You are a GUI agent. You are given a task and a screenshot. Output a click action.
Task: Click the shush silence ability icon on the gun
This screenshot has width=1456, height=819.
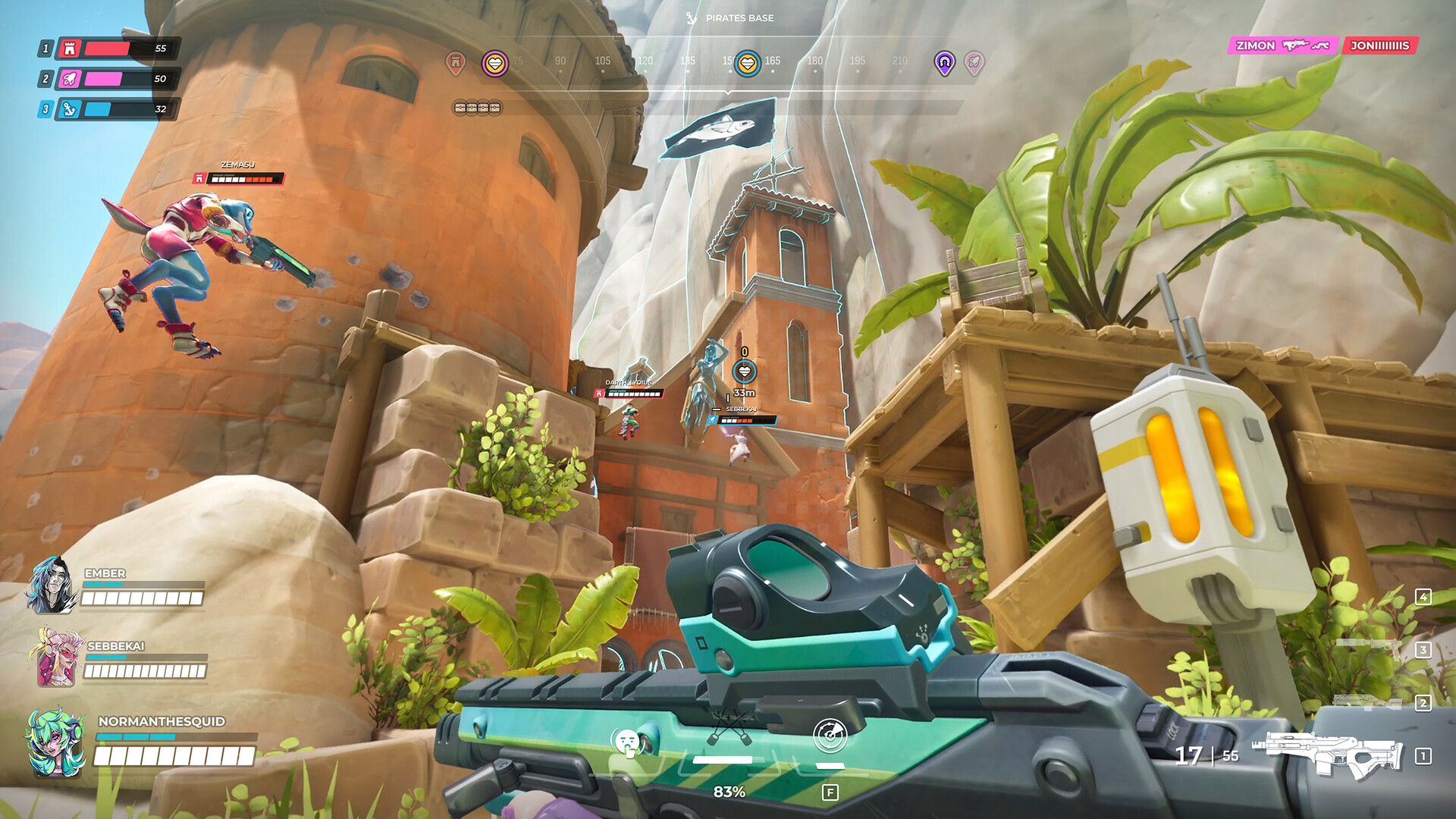628,741
